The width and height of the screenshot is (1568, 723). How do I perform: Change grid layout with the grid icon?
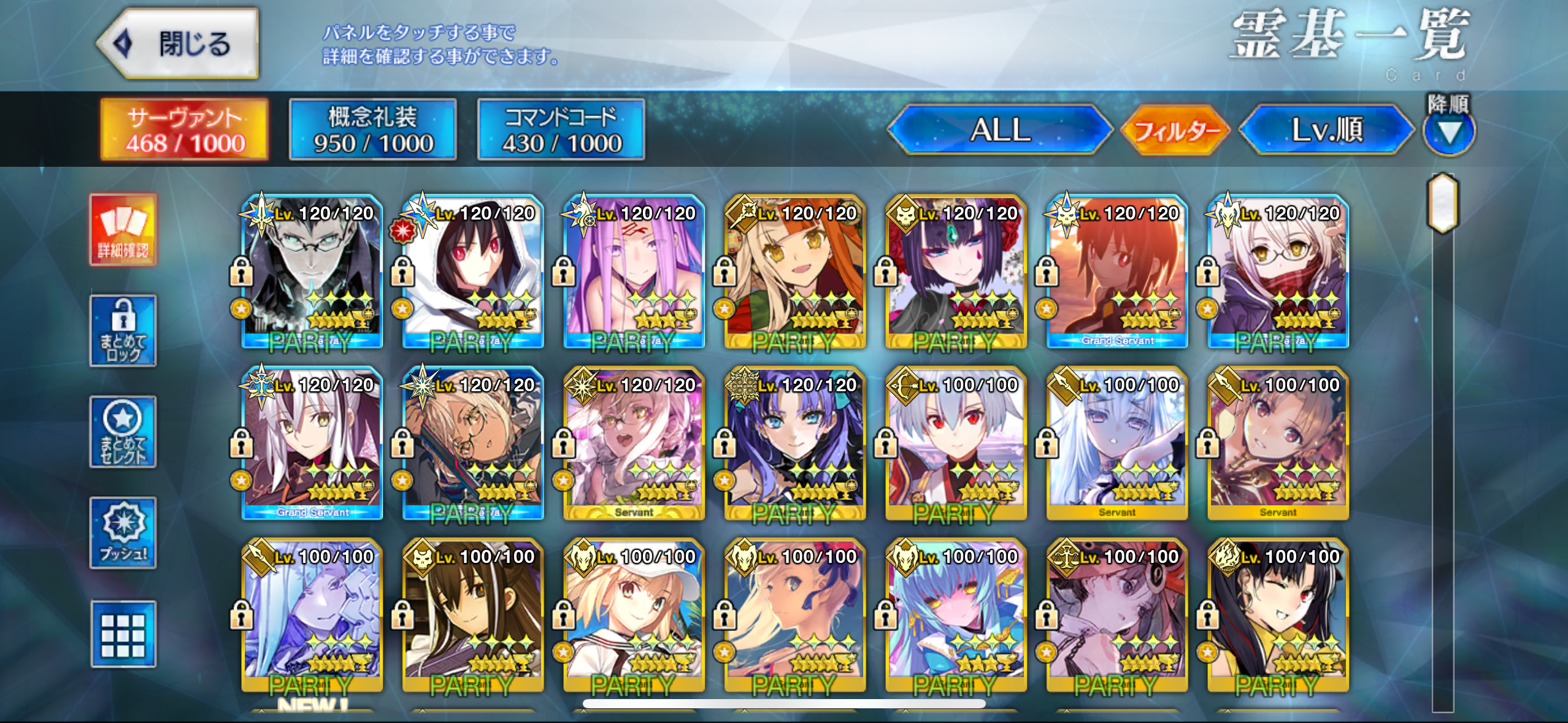pyautogui.click(x=123, y=634)
